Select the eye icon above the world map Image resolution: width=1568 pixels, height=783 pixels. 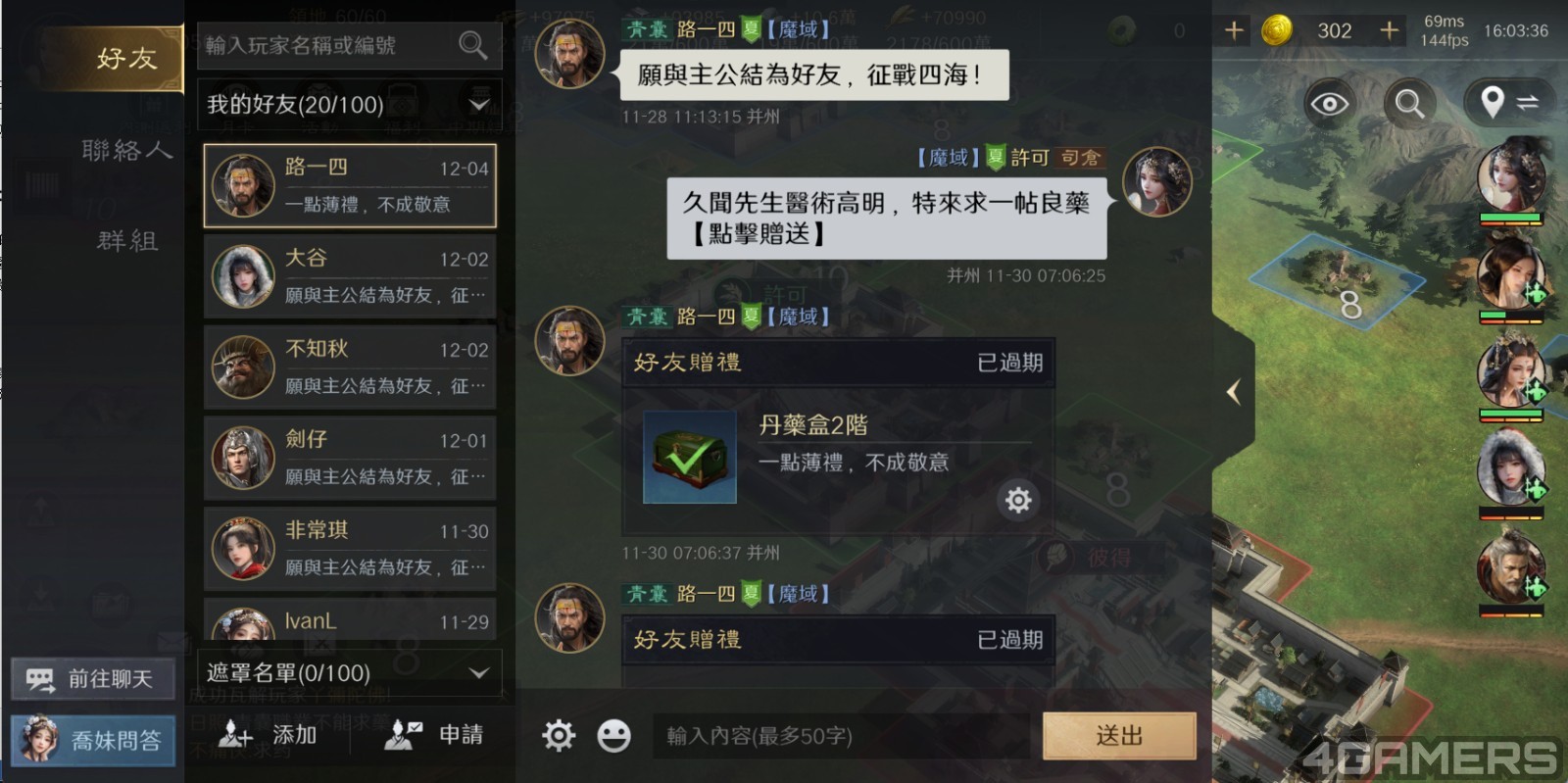click(1329, 103)
